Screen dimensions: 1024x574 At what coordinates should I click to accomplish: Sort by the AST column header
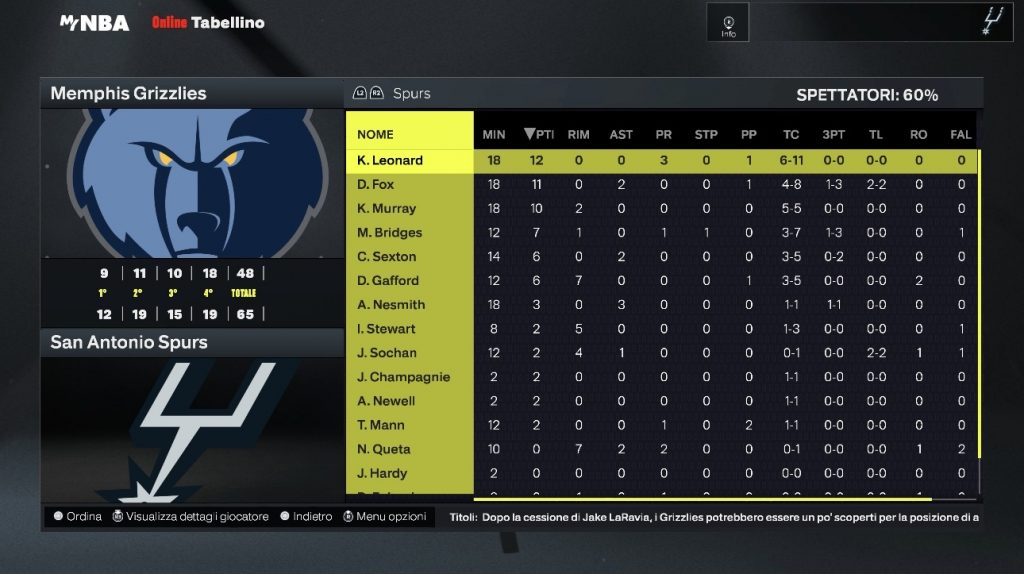tap(621, 134)
